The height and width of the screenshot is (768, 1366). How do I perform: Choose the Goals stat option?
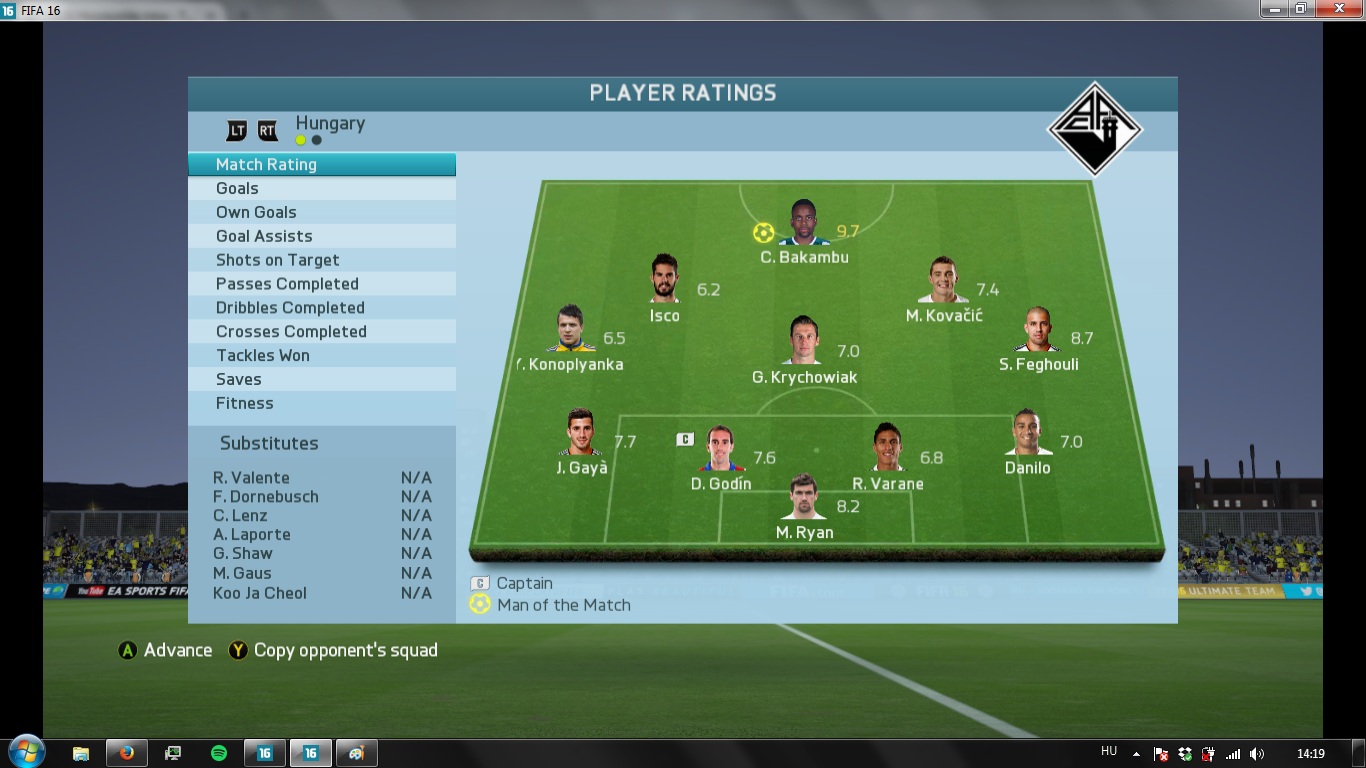321,189
